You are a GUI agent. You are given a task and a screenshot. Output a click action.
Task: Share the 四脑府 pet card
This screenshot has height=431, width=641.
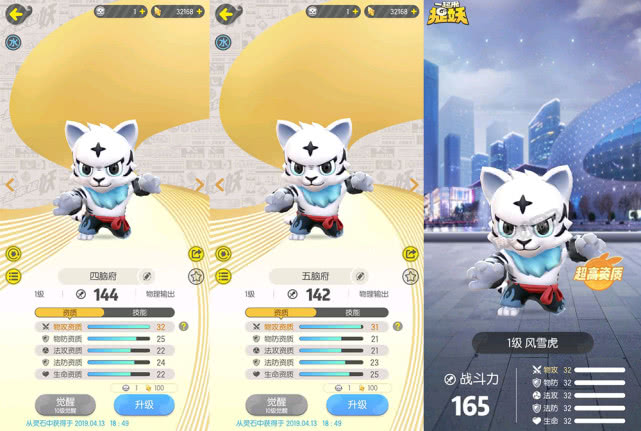point(197,254)
